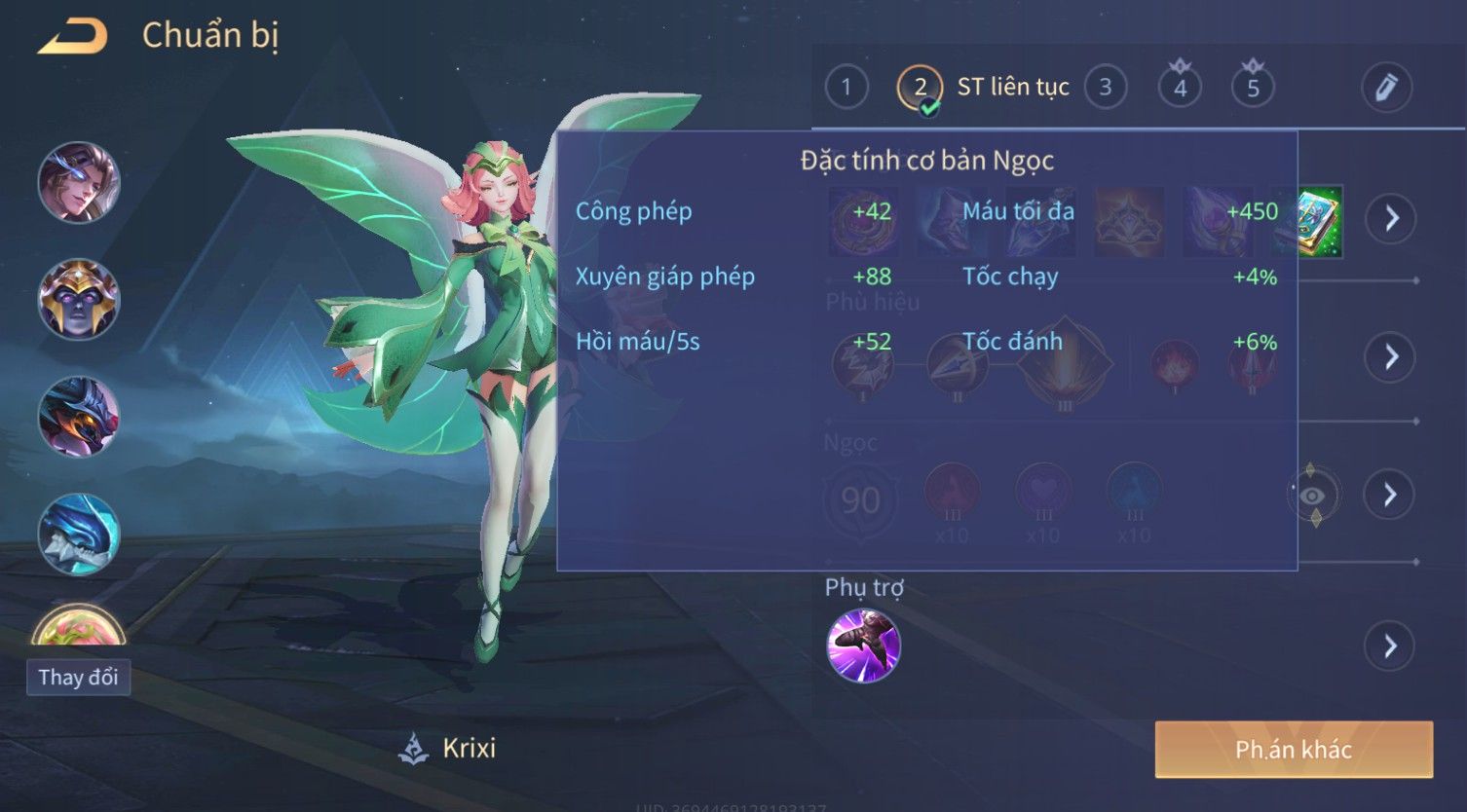Open the arrow beside the green book item
This screenshot has height=812, width=1467.
coord(1390,218)
